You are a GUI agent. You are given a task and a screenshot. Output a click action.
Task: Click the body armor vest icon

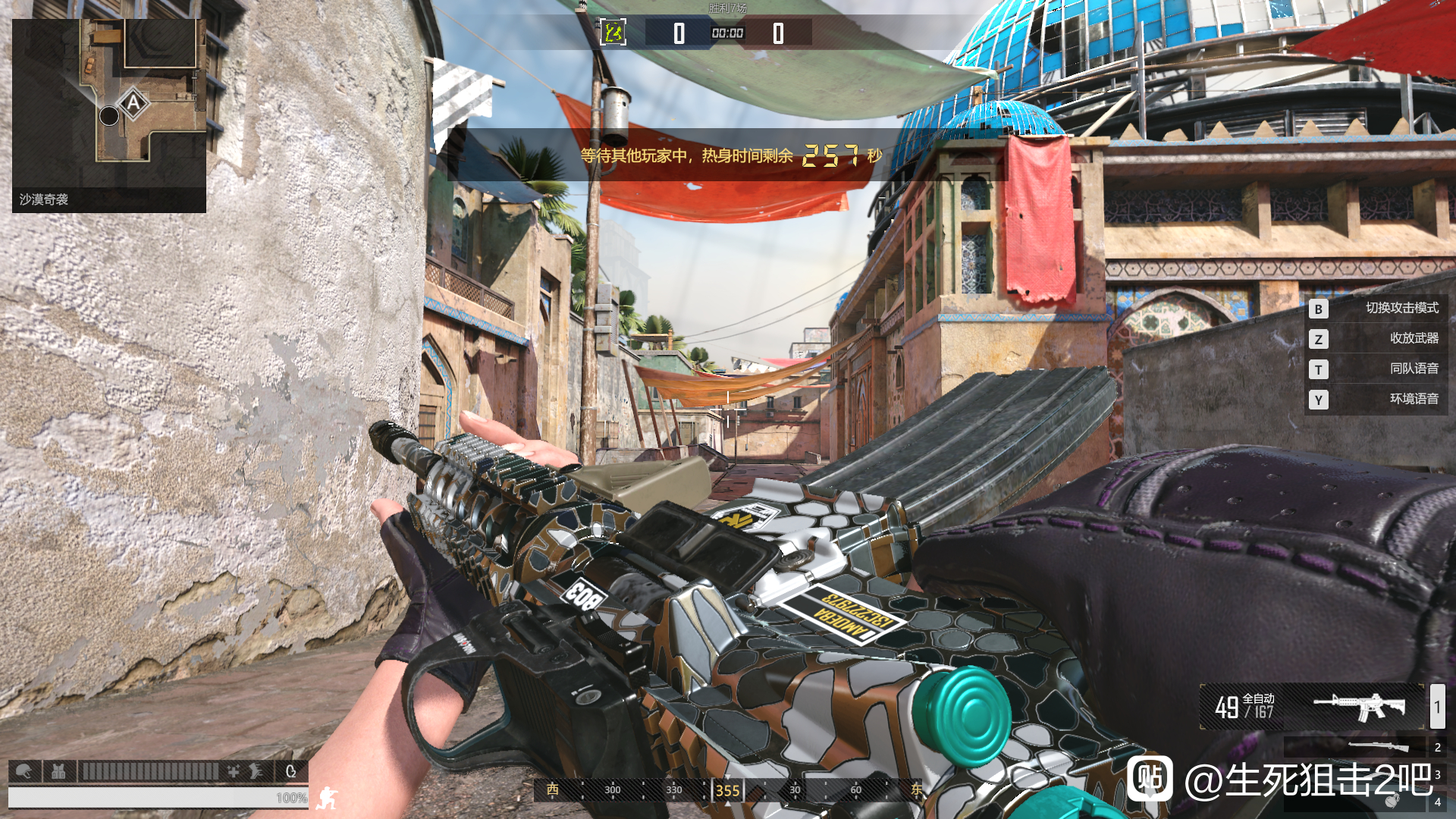58,771
